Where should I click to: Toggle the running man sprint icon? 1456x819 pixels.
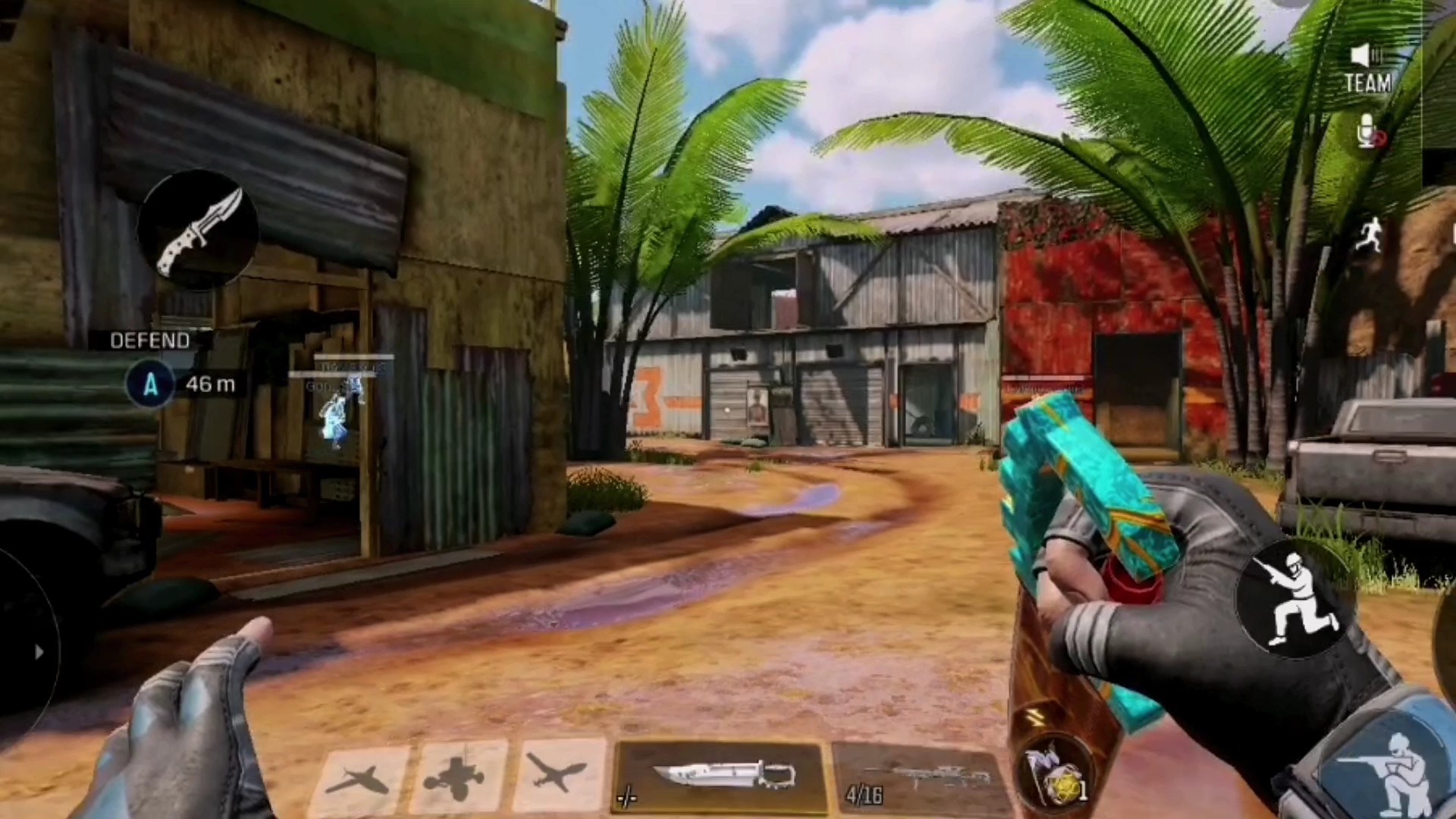tap(1370, 235)
